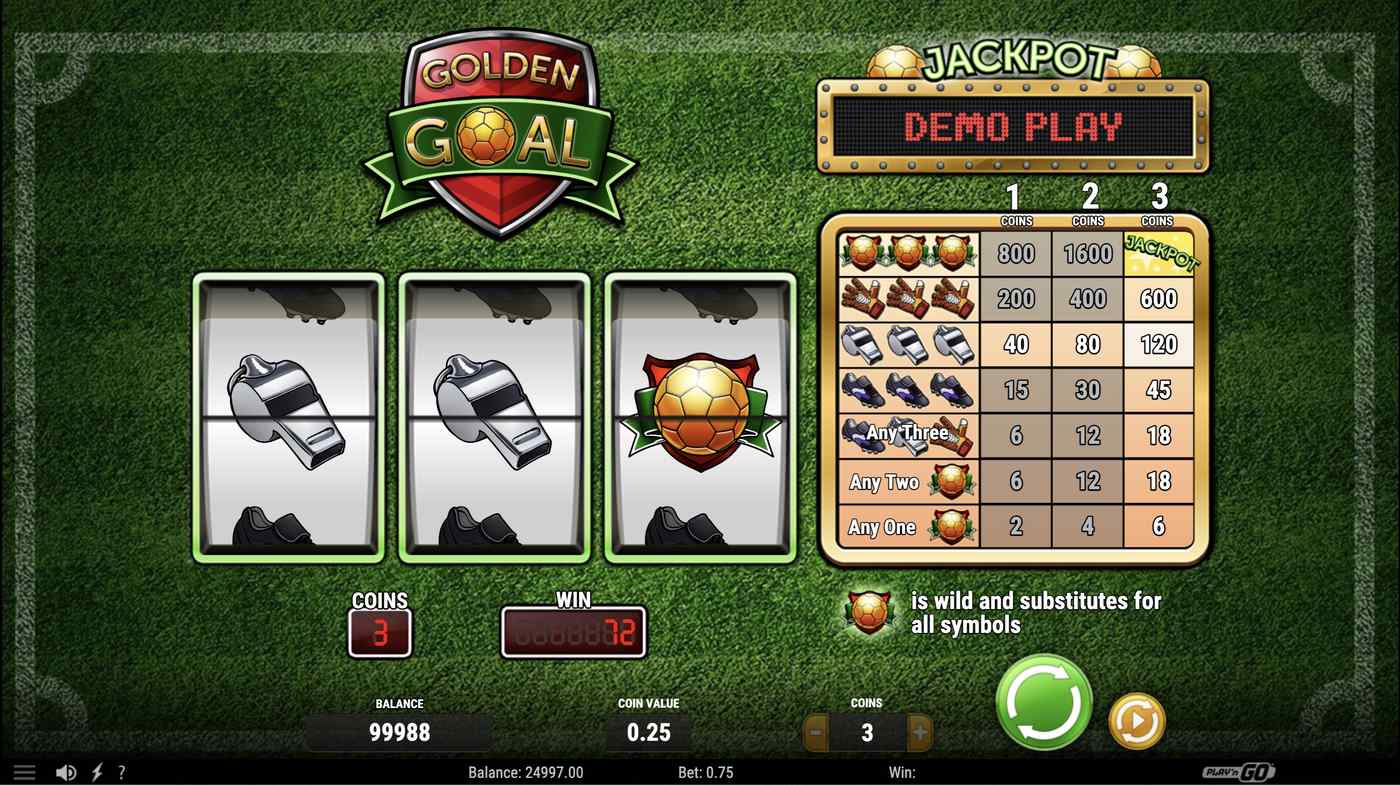Open help using the question mark icon
The width and height of the screenshot is (1400, 785).
tap(122, 771)
